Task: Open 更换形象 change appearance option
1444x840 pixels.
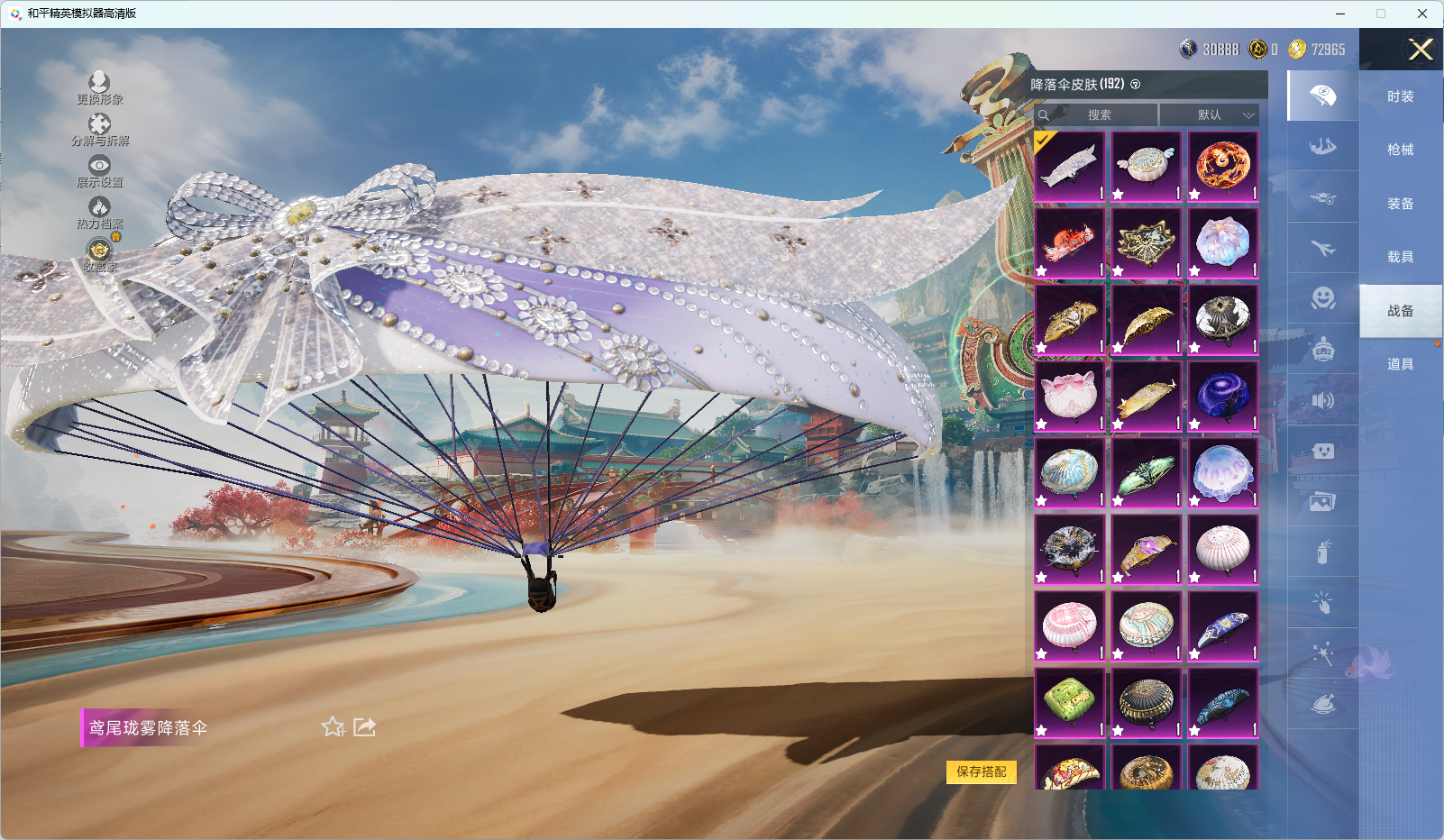Action: [99, 88]
